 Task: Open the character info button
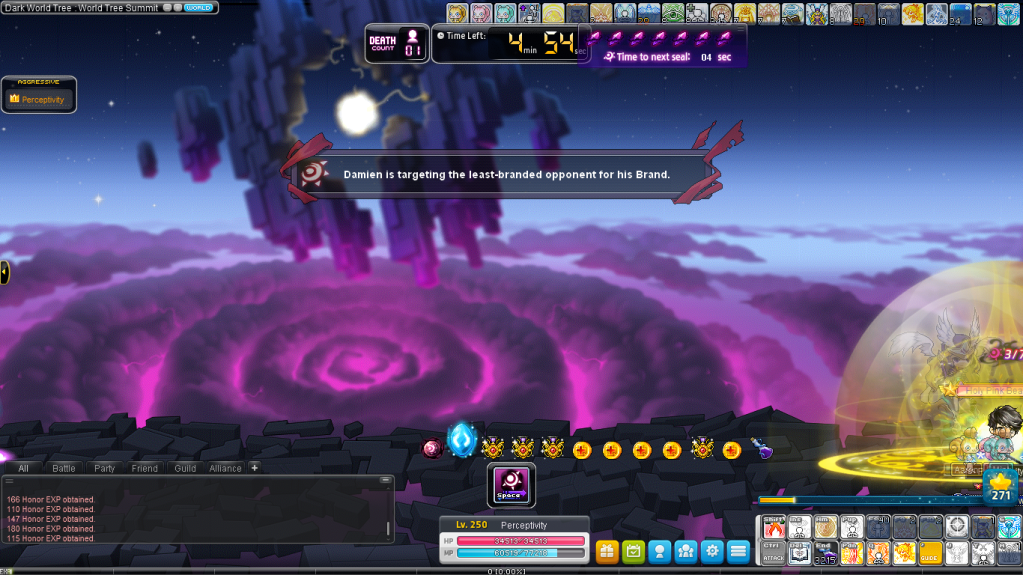[x=659, y=550]
